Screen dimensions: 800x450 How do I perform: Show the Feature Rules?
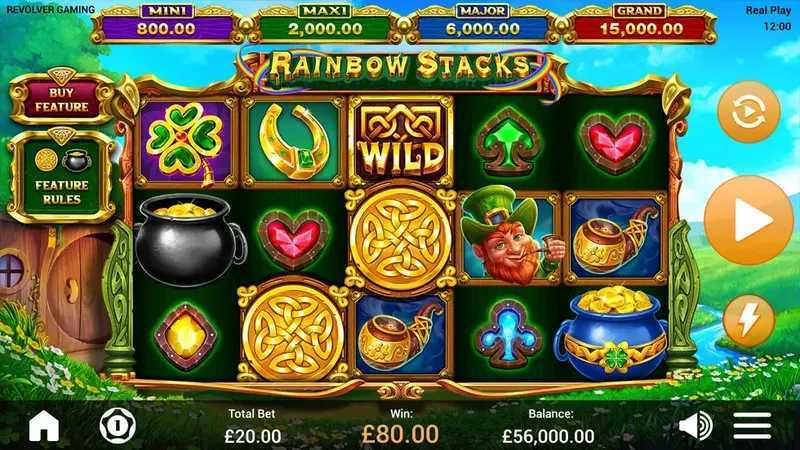61,177
